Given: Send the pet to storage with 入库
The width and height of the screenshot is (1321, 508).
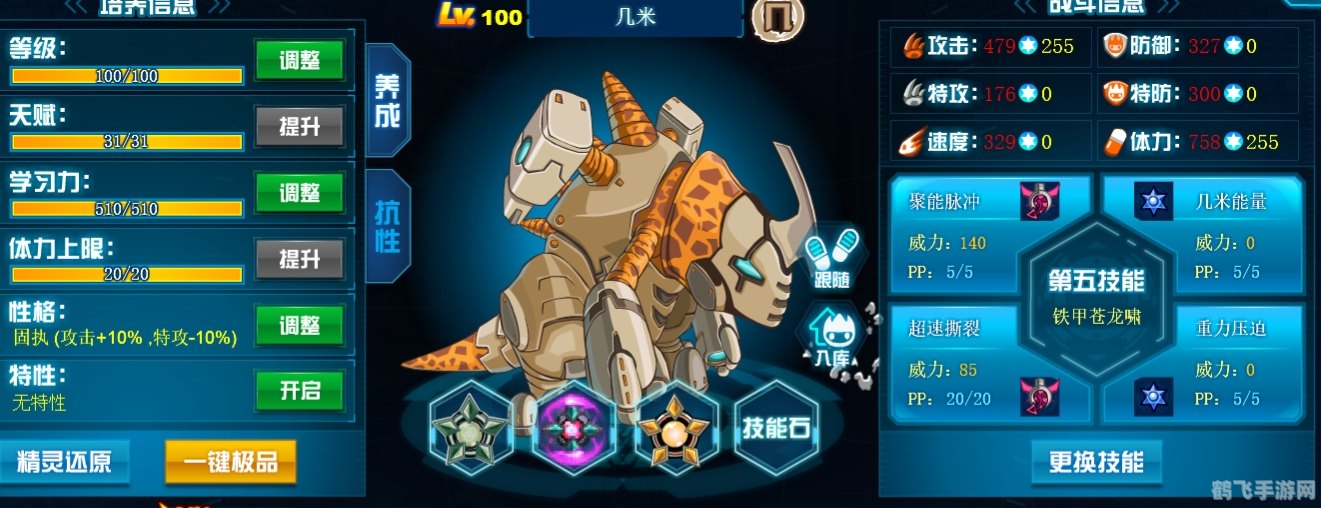Looking at the screenshot, I should [832, 335].
